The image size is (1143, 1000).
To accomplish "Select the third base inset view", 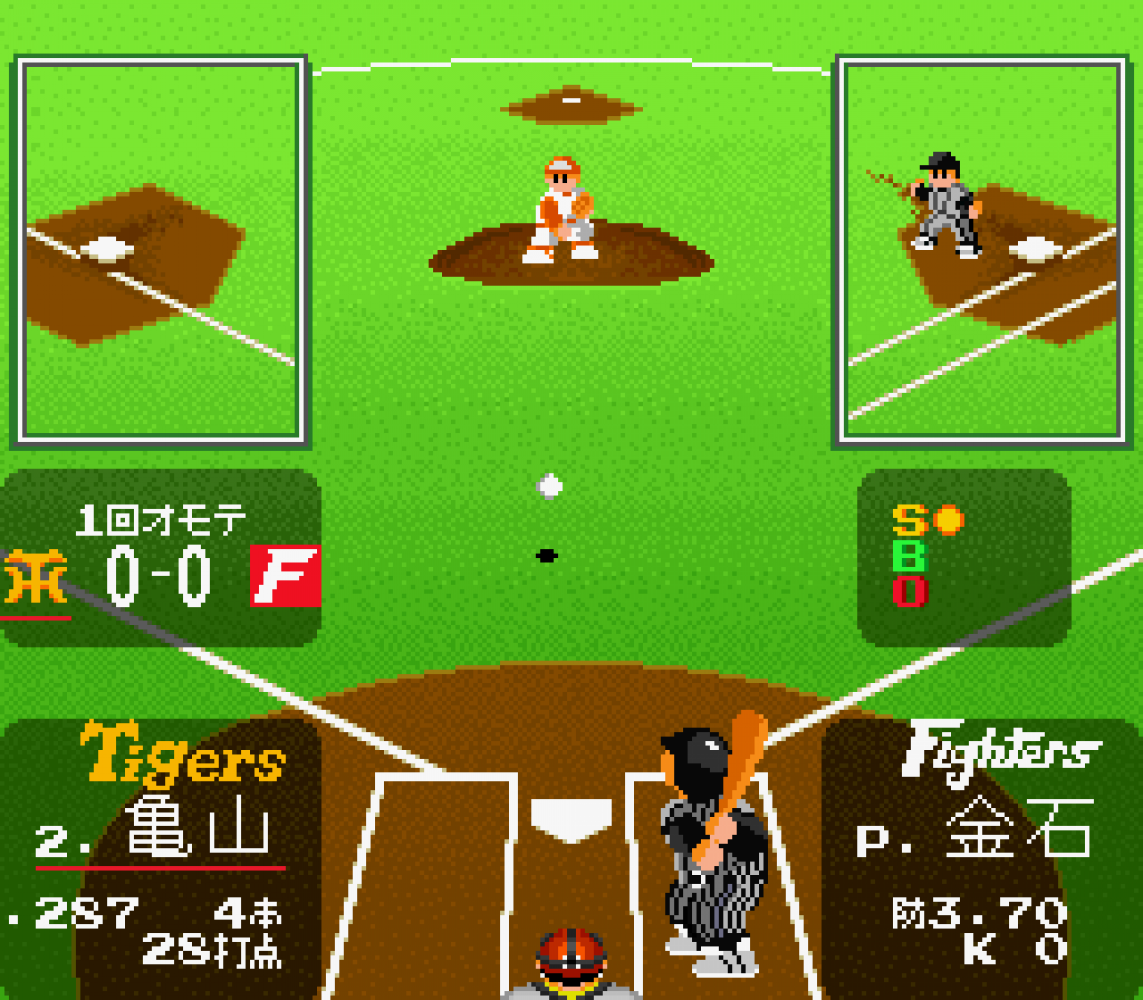I will 160,250.
